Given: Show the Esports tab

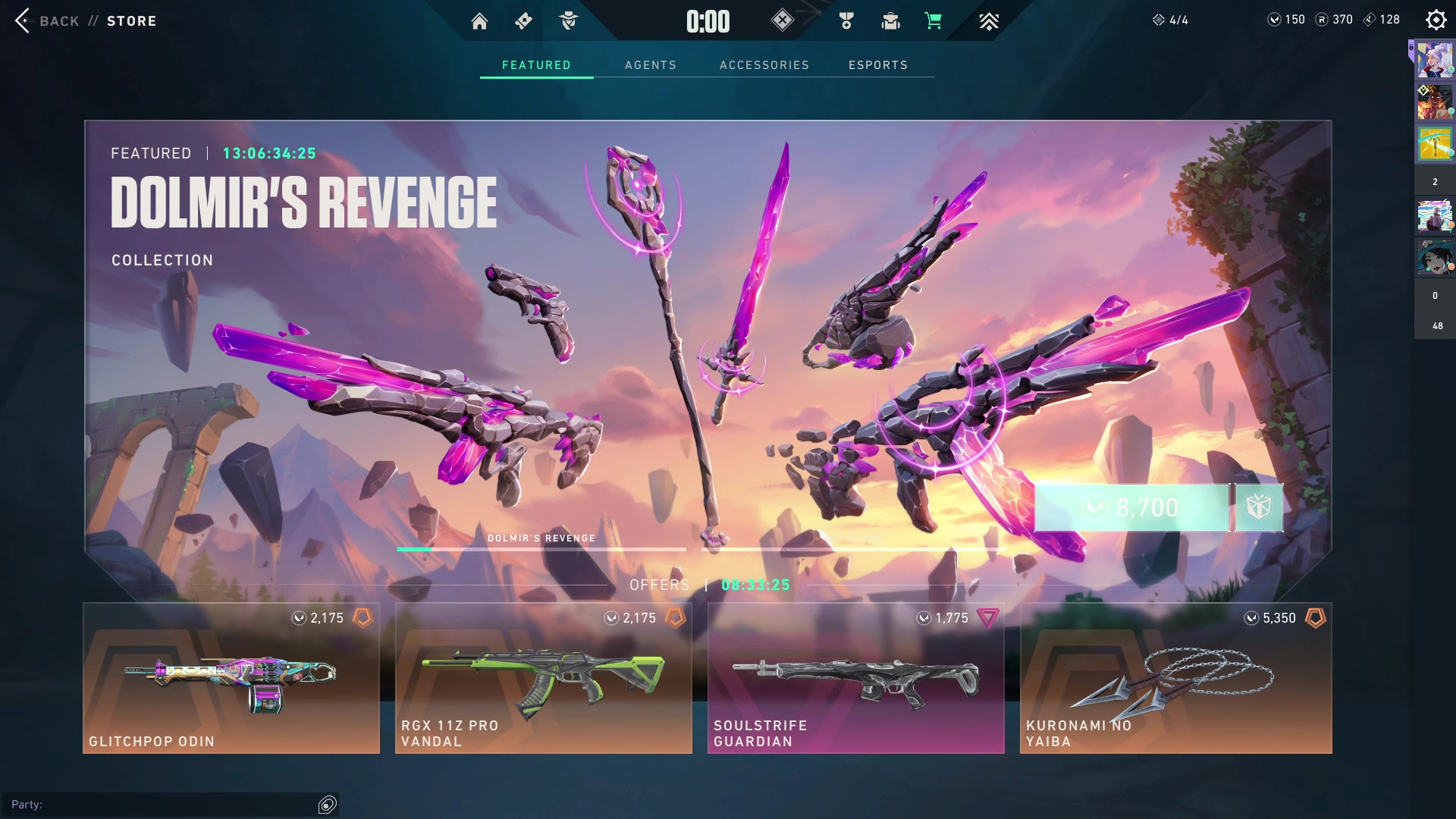Looking at the screenshot, I should pyautogui.click(x=877, y=65).
